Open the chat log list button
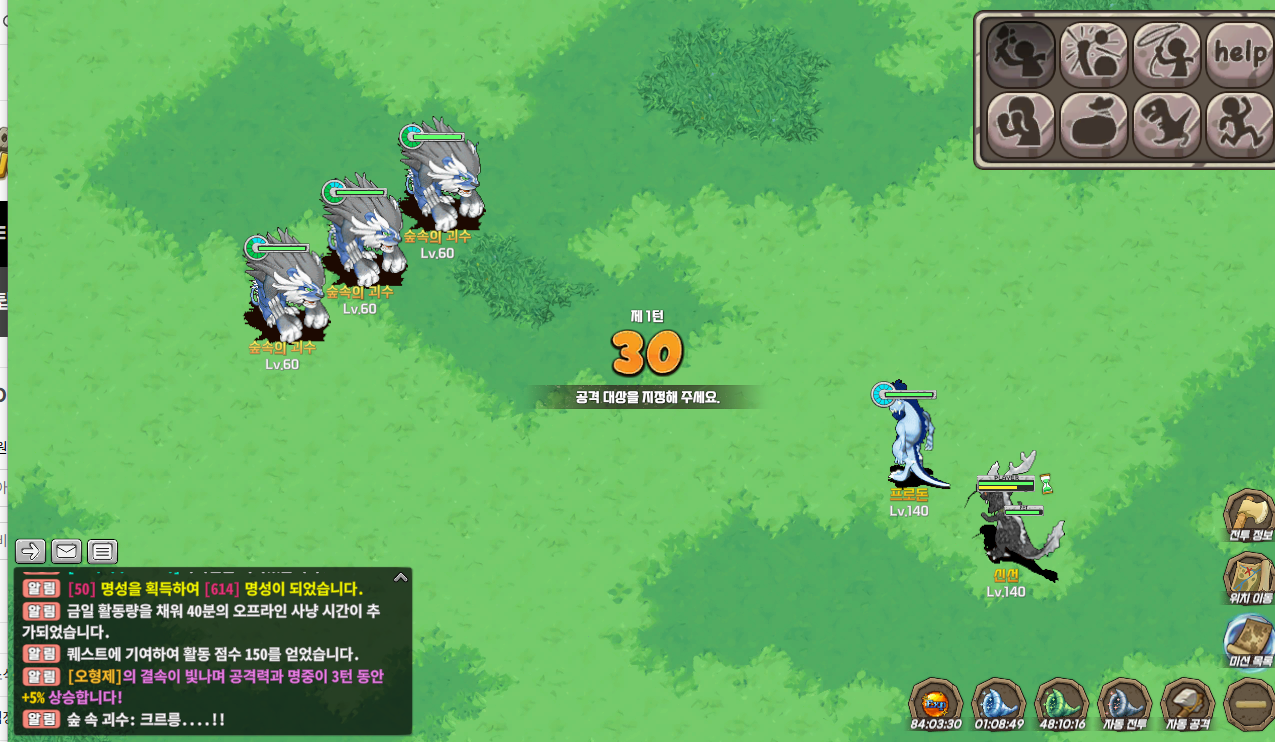This screenshot has width=1275, height=742. tap(102, 550)
